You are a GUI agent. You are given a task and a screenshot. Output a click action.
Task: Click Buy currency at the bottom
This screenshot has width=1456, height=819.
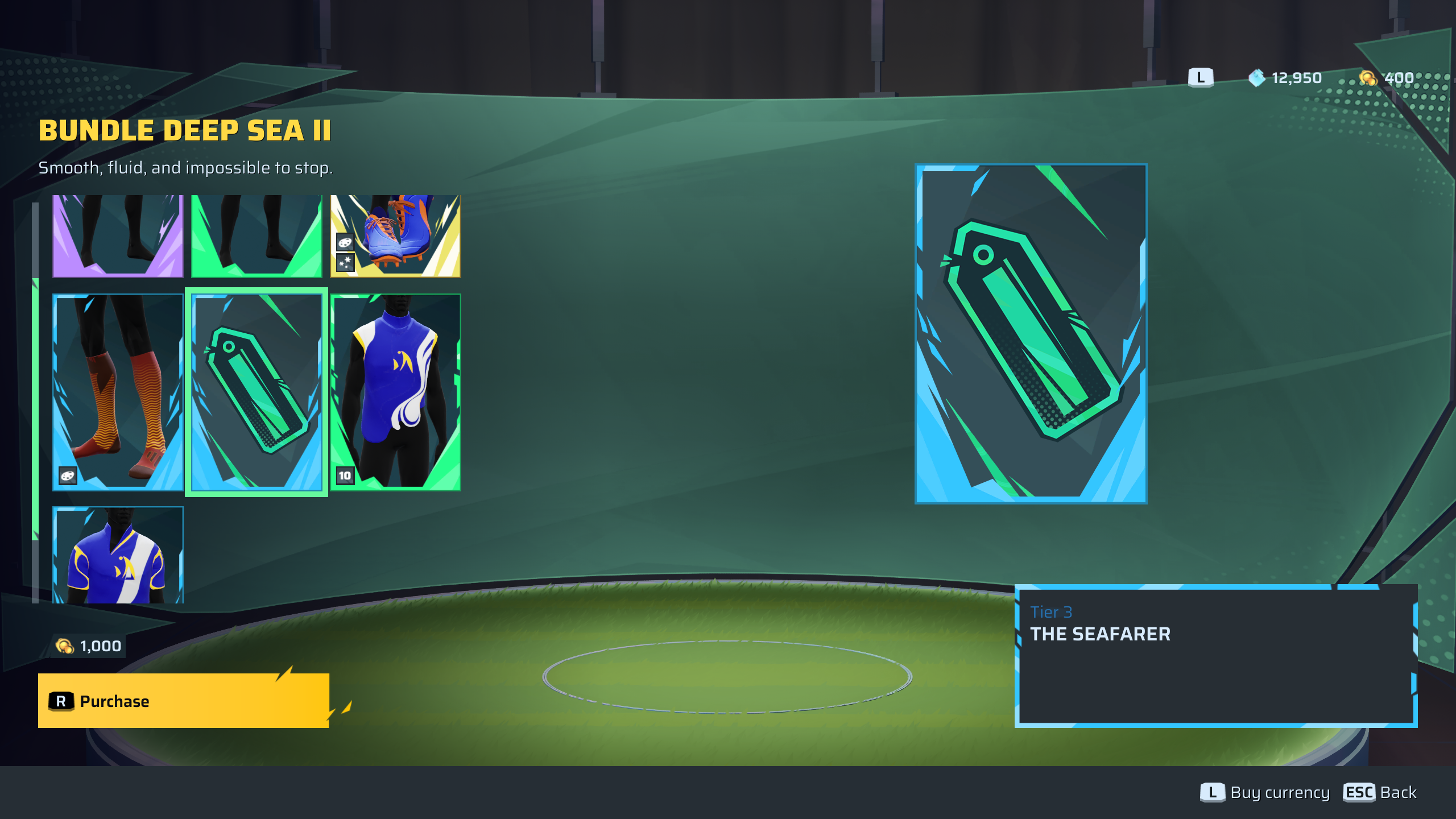pos(1265,792)
